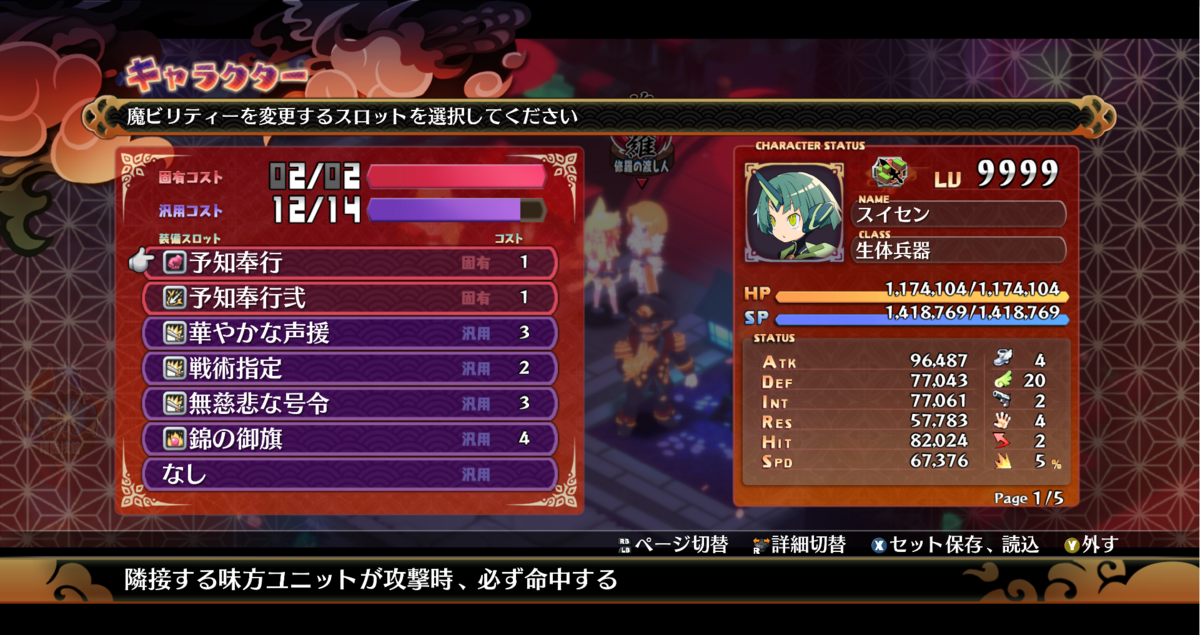Select the empty なし slot

(350, 473)
